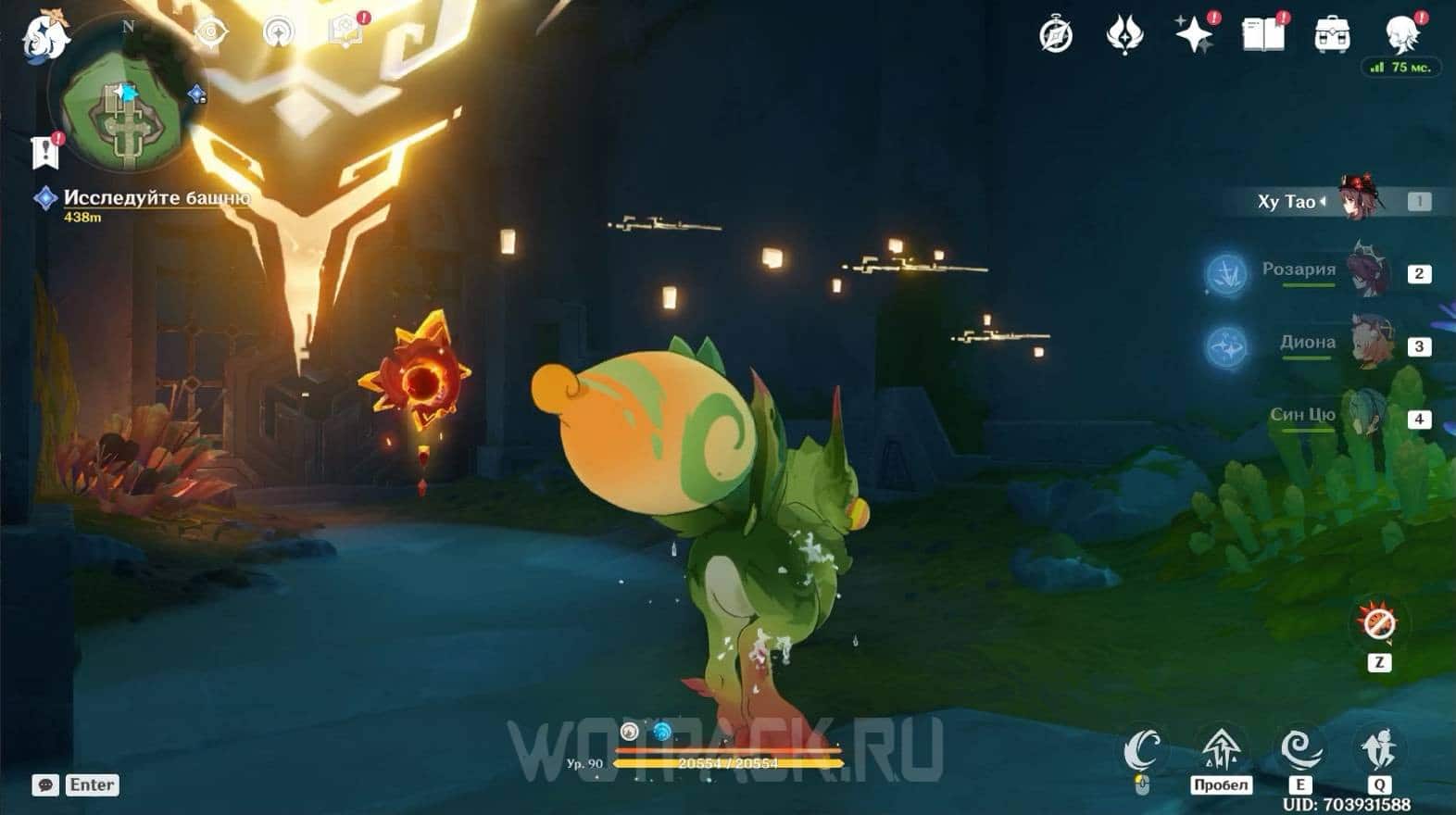Tap the crescent moon attack icon
The image size is (1456, 815).
coord(1143,748)
